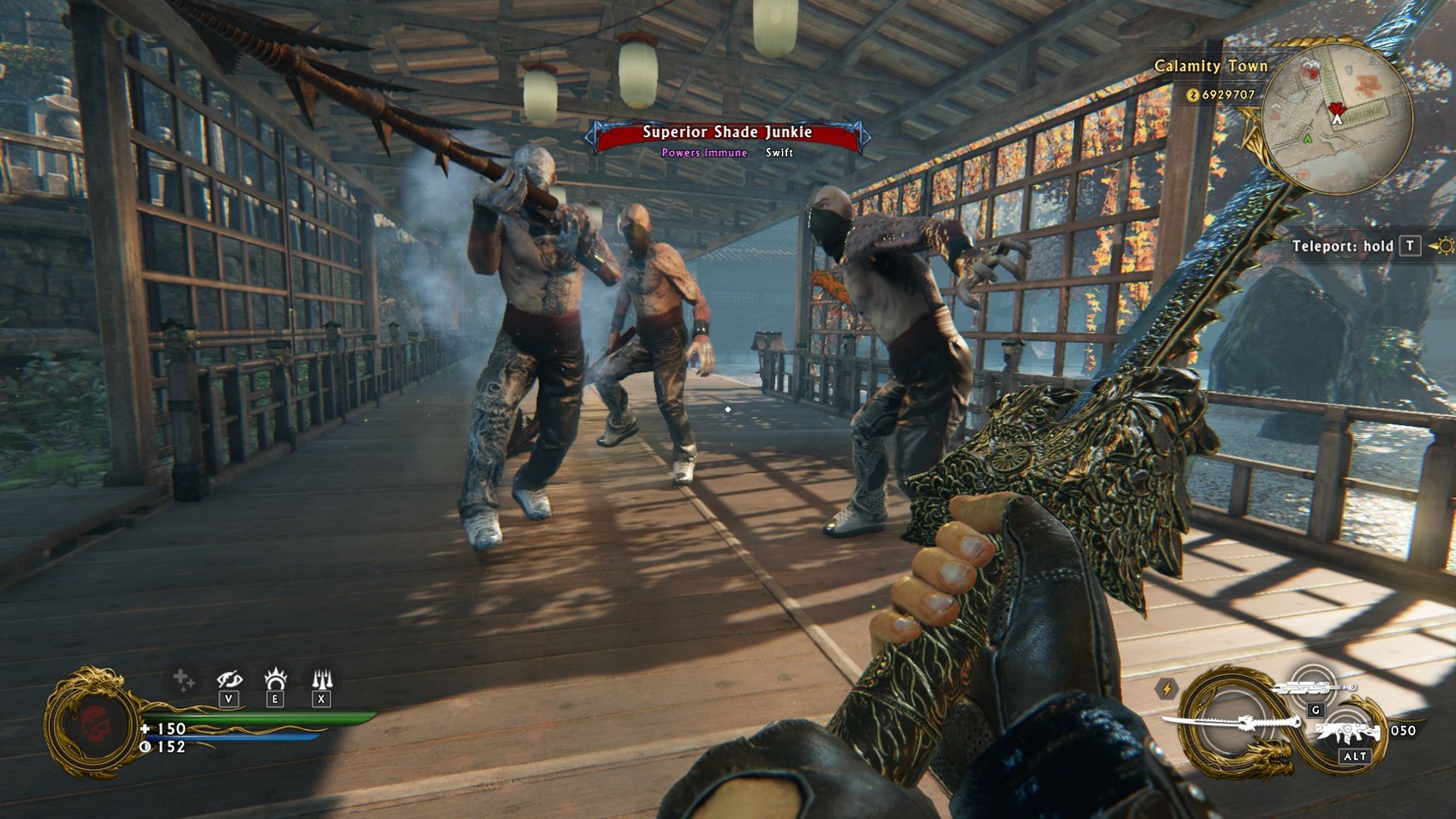Activate the greyed-out healing plus-signs ability
This screenshot has width=1456, height=819.
pos(183,680)
